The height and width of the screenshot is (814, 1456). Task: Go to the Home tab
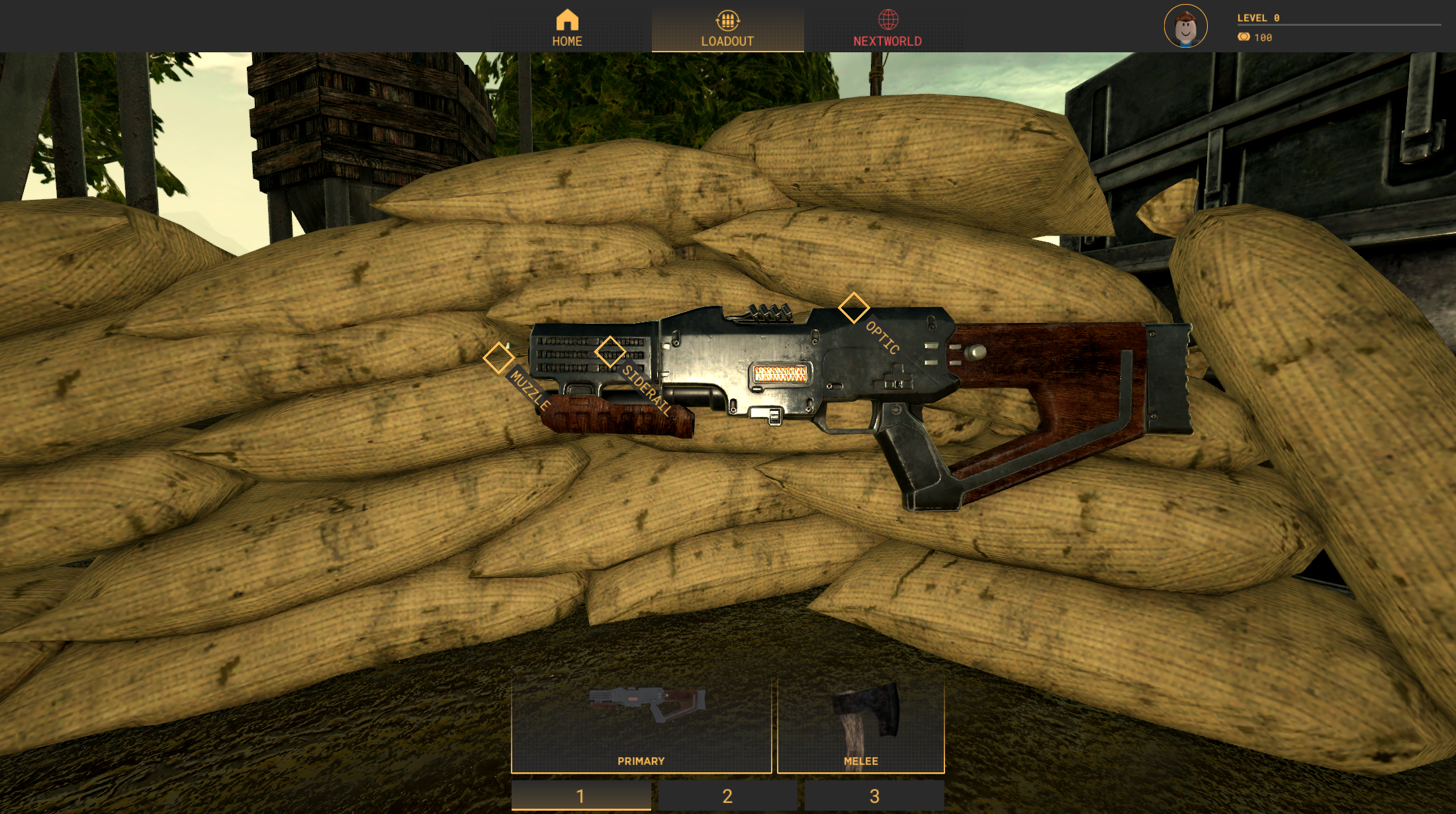567,28
